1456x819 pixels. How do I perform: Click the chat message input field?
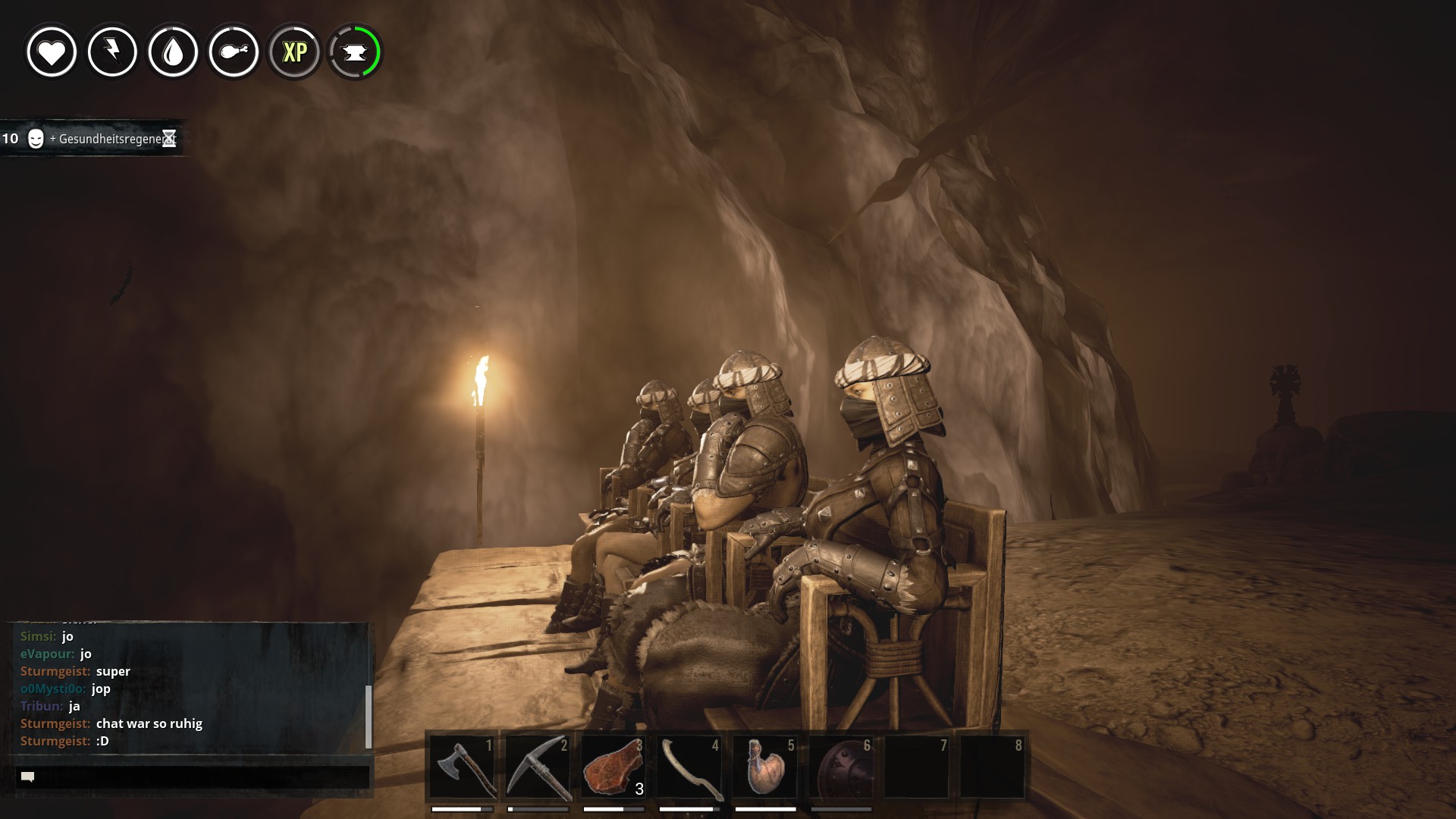coord(193,777)
